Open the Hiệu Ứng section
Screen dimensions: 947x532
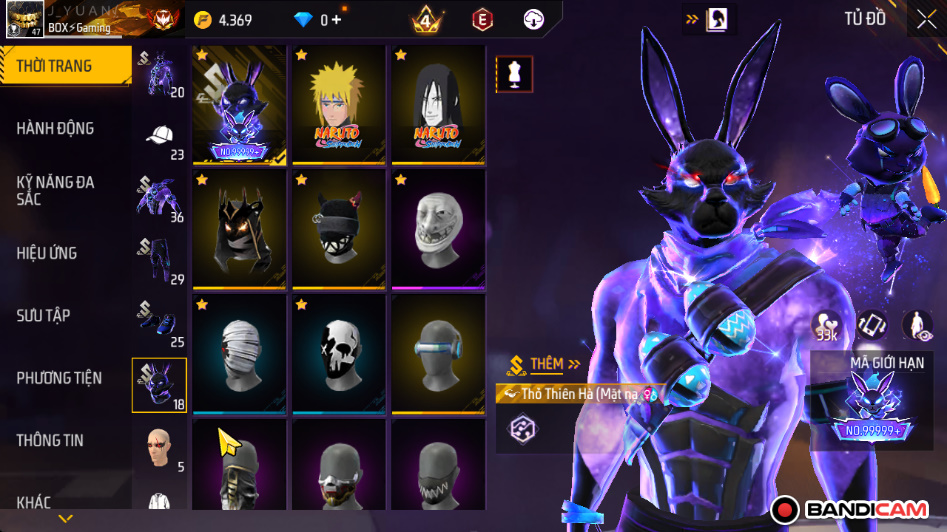(x=47, y=253)
